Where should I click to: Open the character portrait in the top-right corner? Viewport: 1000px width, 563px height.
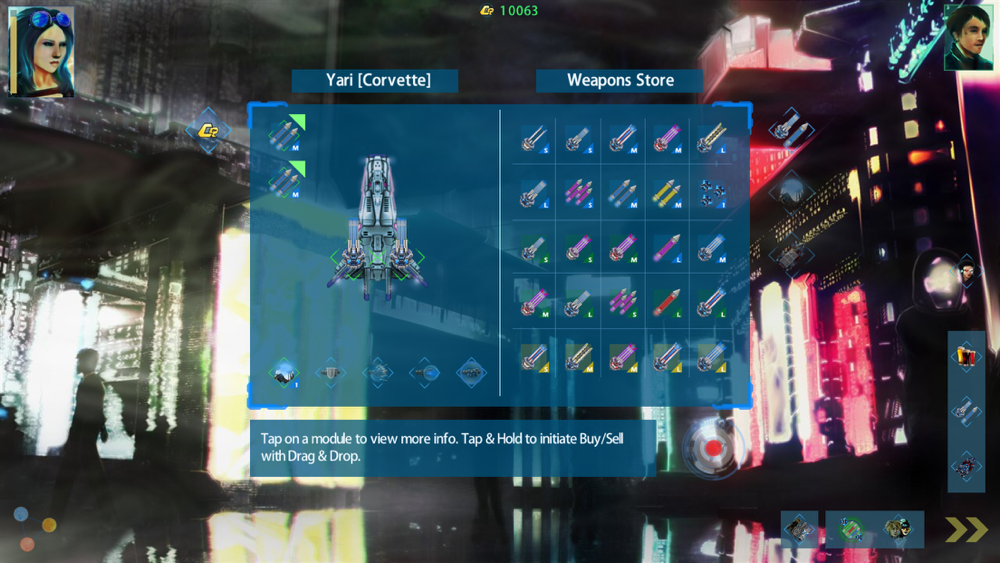pos(969,37)
